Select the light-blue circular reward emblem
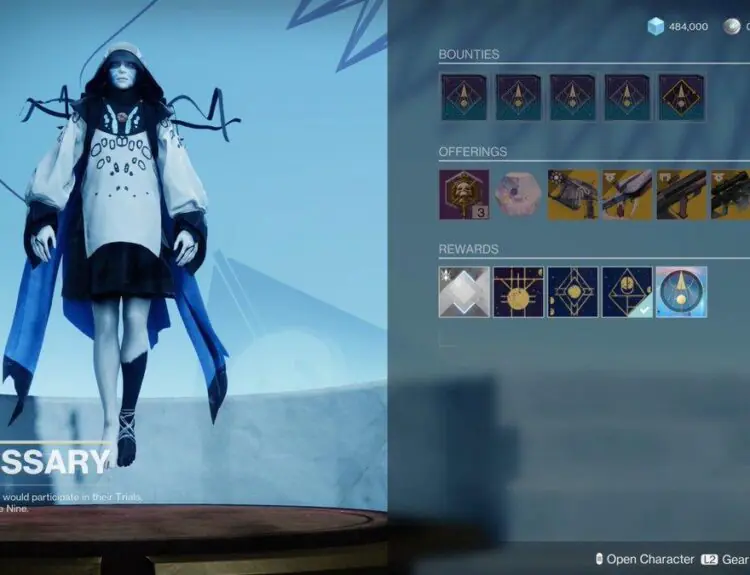This screenshot has height=575, width=750. click(681, 292)
